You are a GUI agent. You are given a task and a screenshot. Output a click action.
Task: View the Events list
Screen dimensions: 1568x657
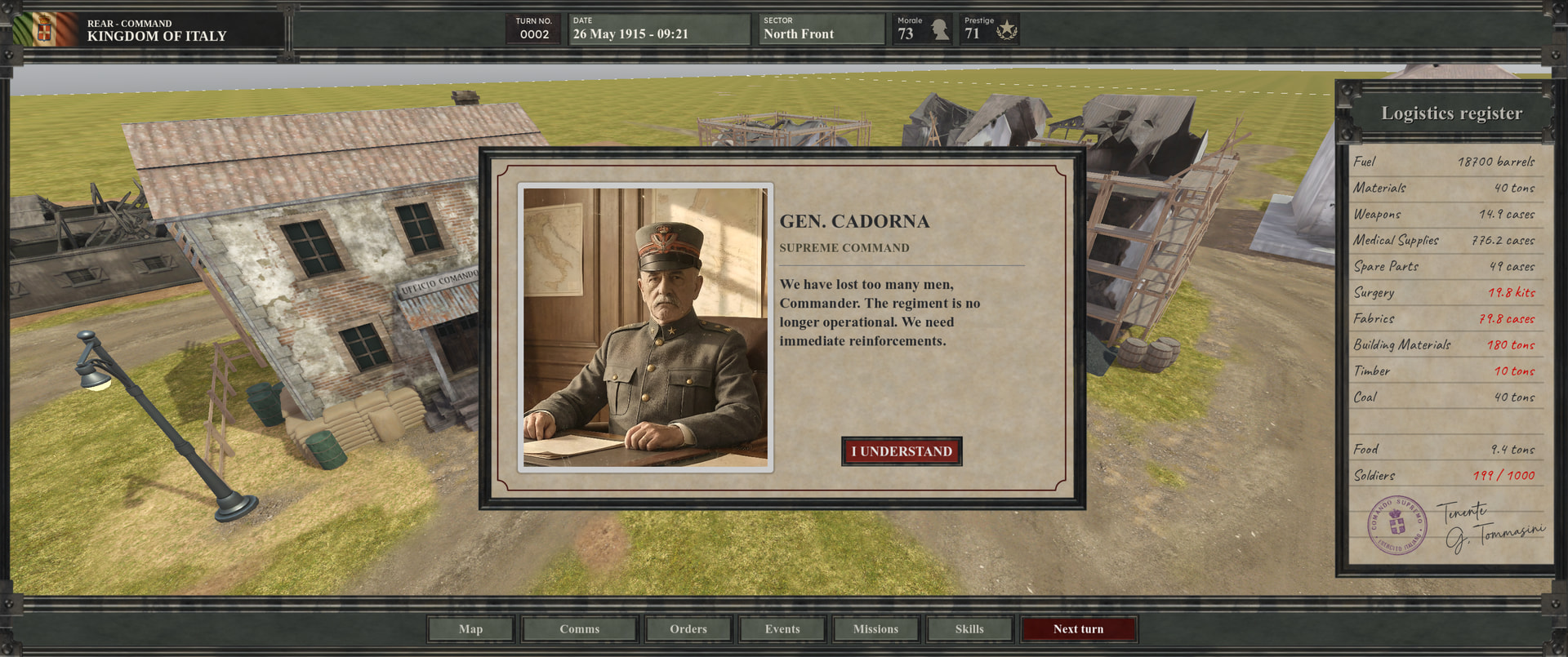782,629
